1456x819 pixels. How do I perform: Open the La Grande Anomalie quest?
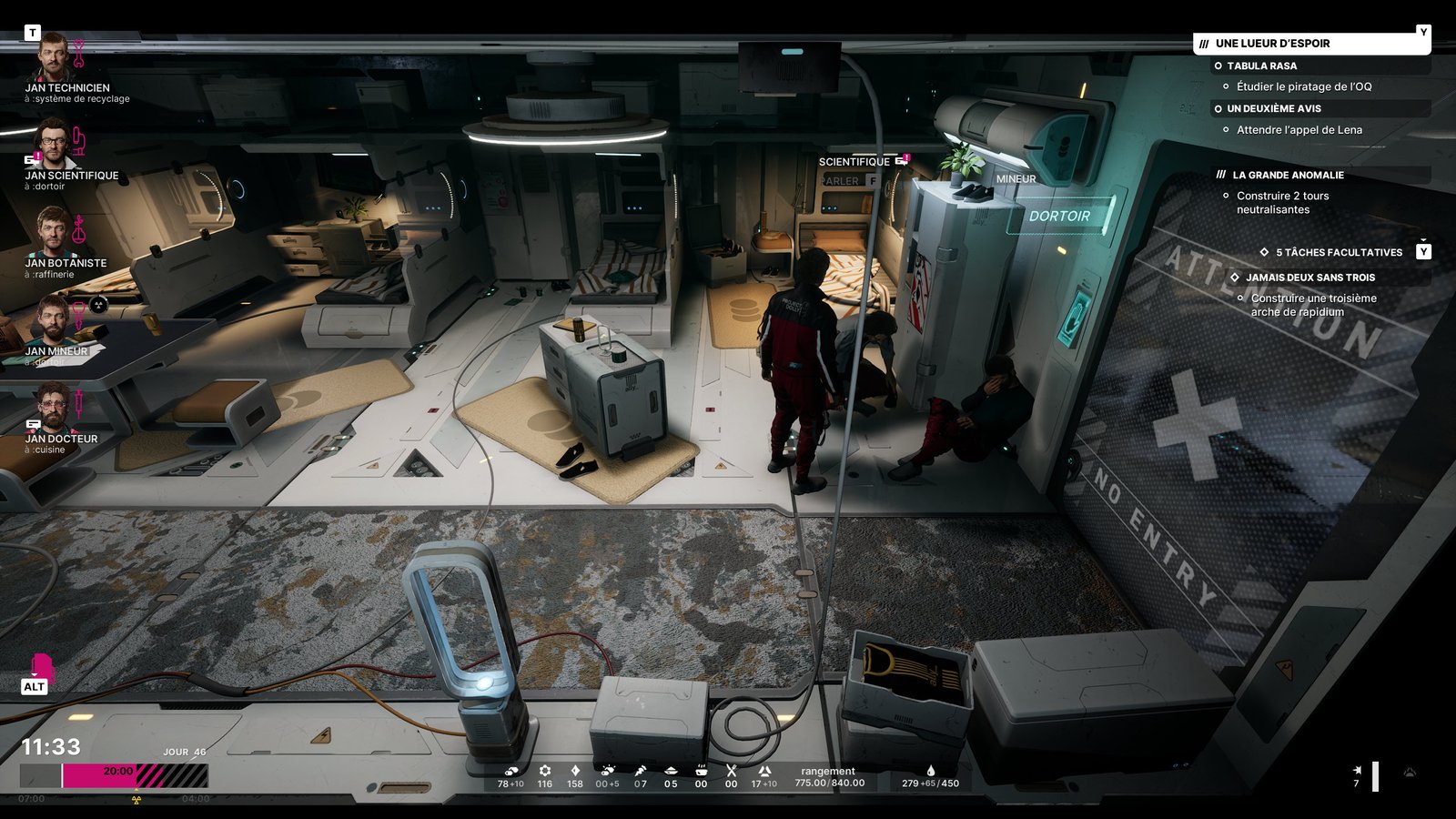tap(1288, 175)
